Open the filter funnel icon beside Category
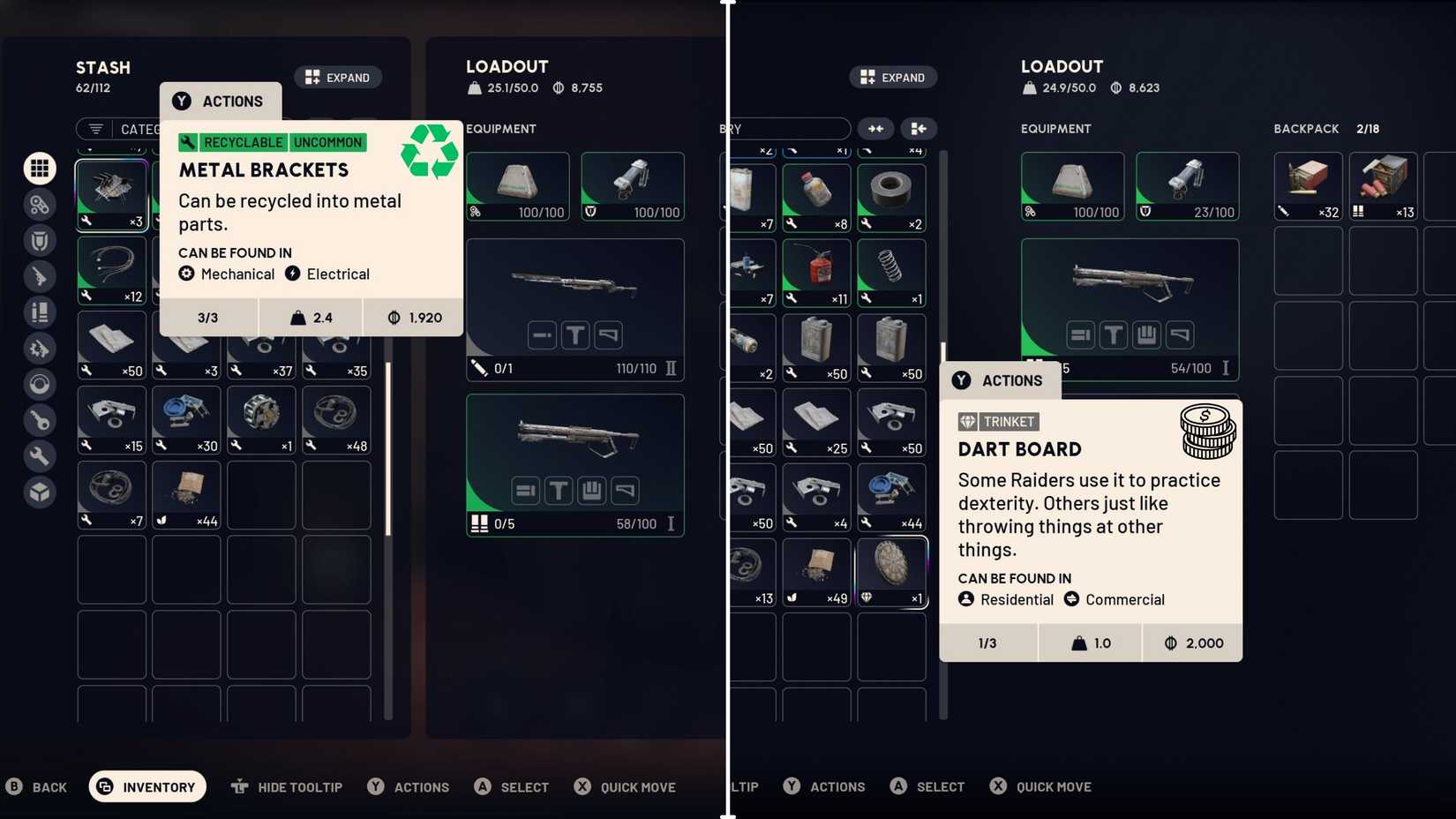The image size is (1456, 819). [x=94, y=129]
